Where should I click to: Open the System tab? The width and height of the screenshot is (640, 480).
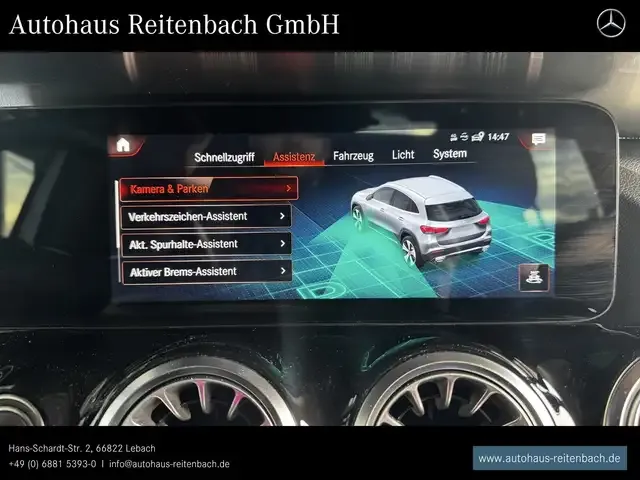(x=450, y=153)
